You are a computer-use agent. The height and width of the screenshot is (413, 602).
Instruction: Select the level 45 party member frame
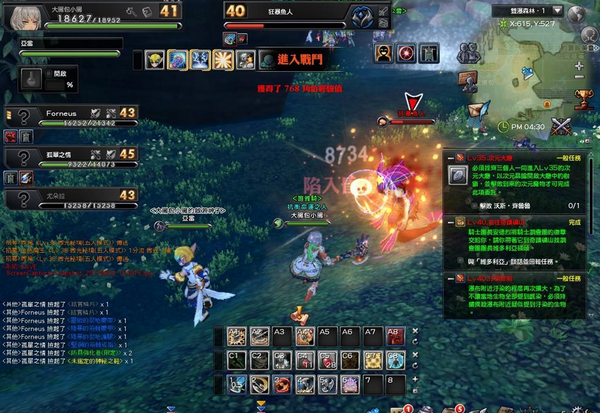(x=70, y=159)
